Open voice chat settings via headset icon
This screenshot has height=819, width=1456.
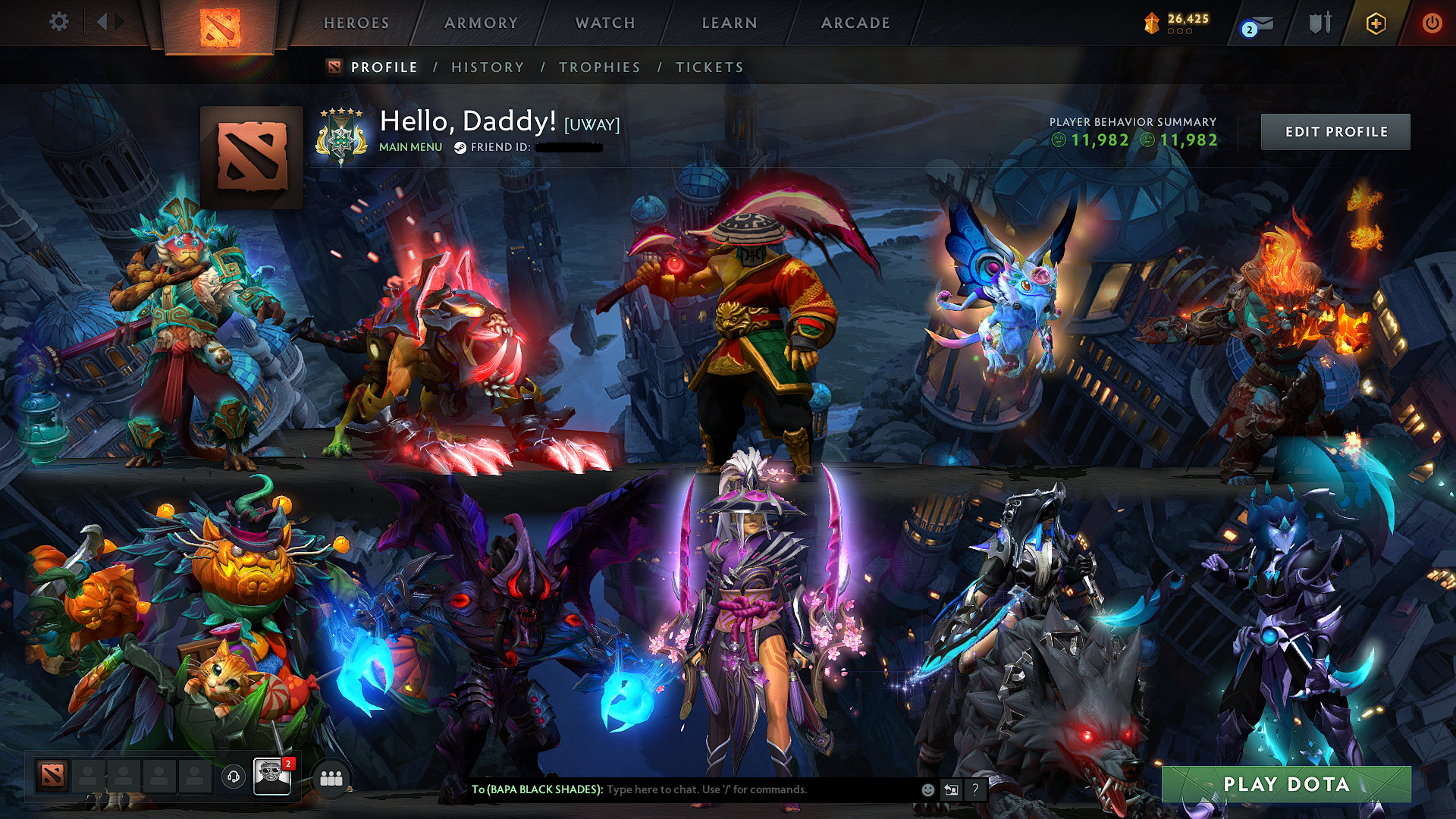(x=235, y=777)
